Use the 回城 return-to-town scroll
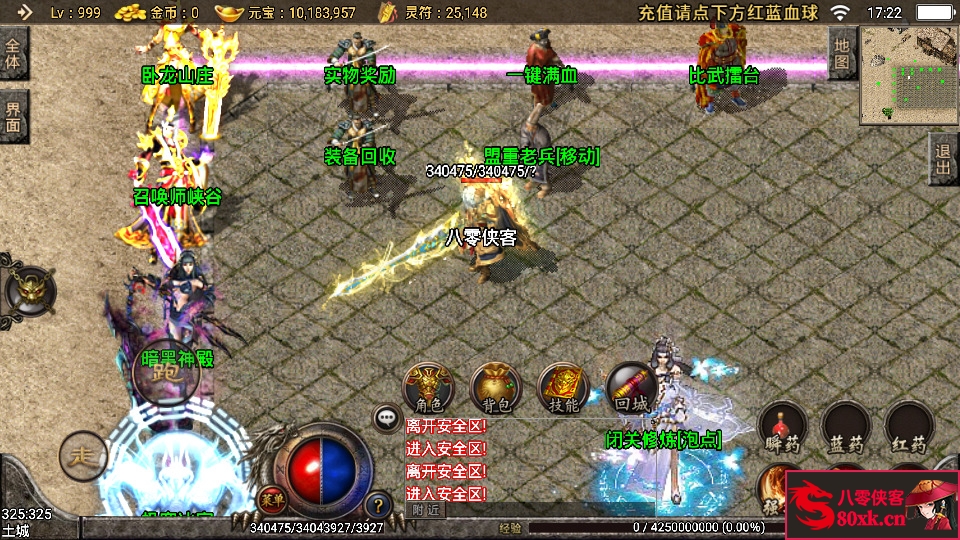The width and height of the screenshot is (960, 540). point(631,389)
